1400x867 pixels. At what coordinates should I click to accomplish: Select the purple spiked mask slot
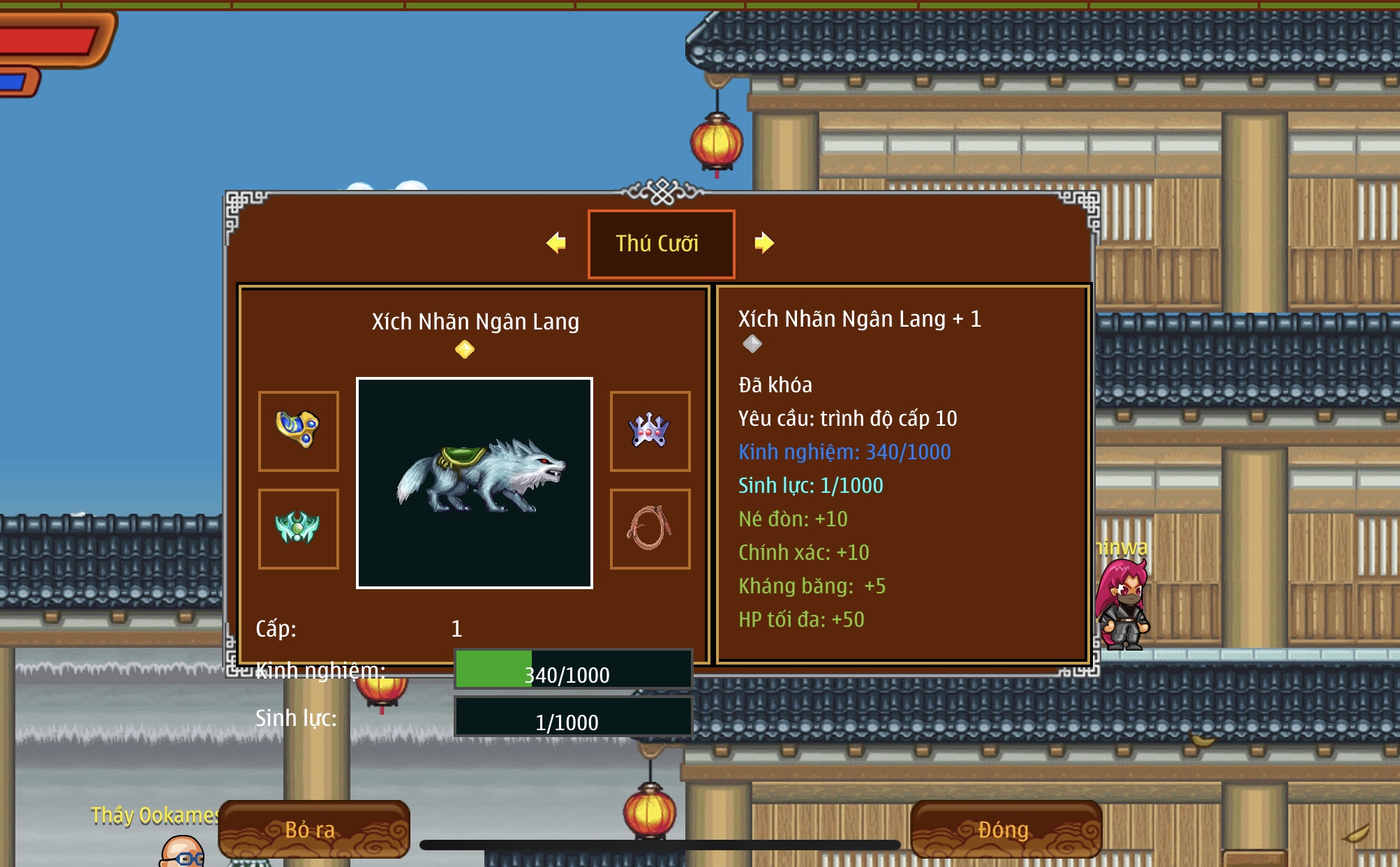click(650, 431)
